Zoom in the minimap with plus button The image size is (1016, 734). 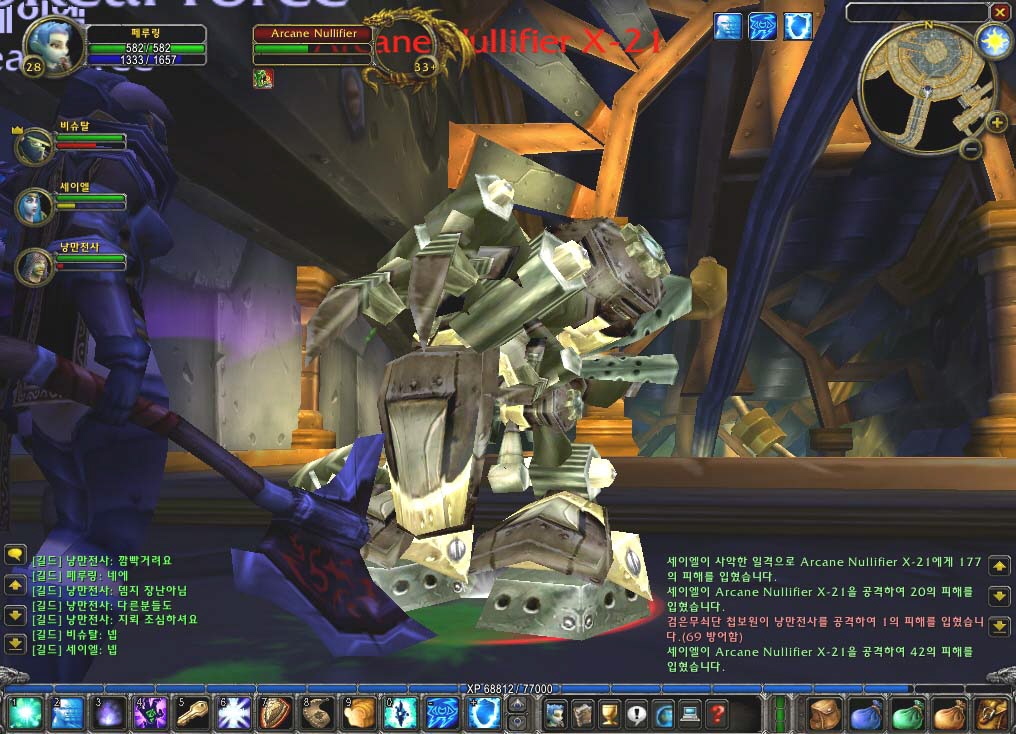point(997,123)
